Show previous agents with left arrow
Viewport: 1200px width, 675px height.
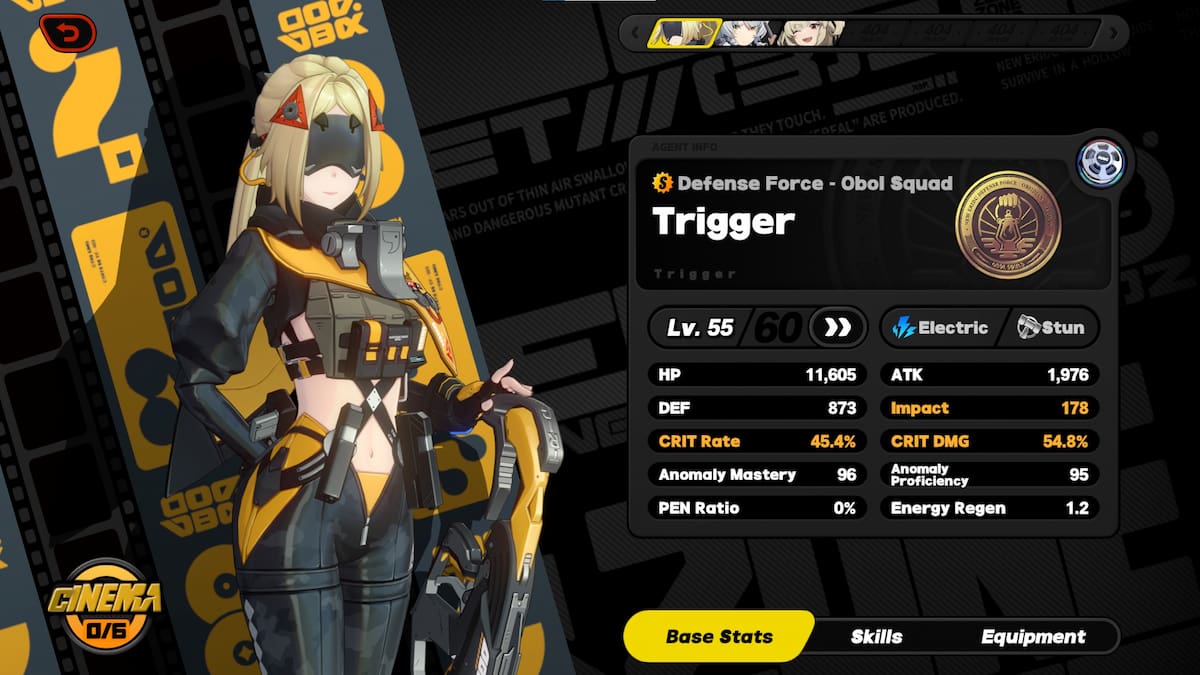pos(634,34)
